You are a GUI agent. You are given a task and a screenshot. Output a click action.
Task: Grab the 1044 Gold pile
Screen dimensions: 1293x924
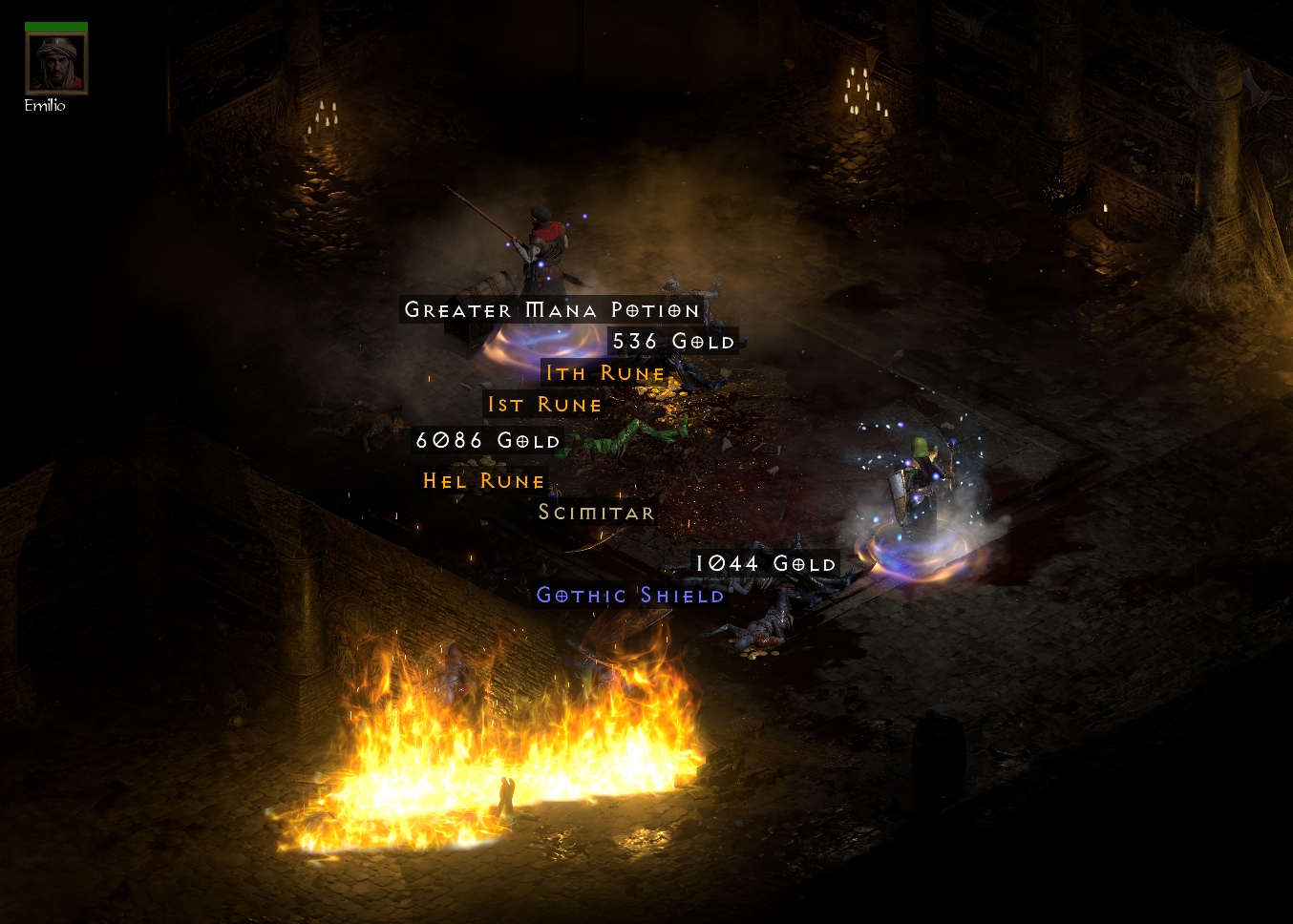click(x=764, y=564)
